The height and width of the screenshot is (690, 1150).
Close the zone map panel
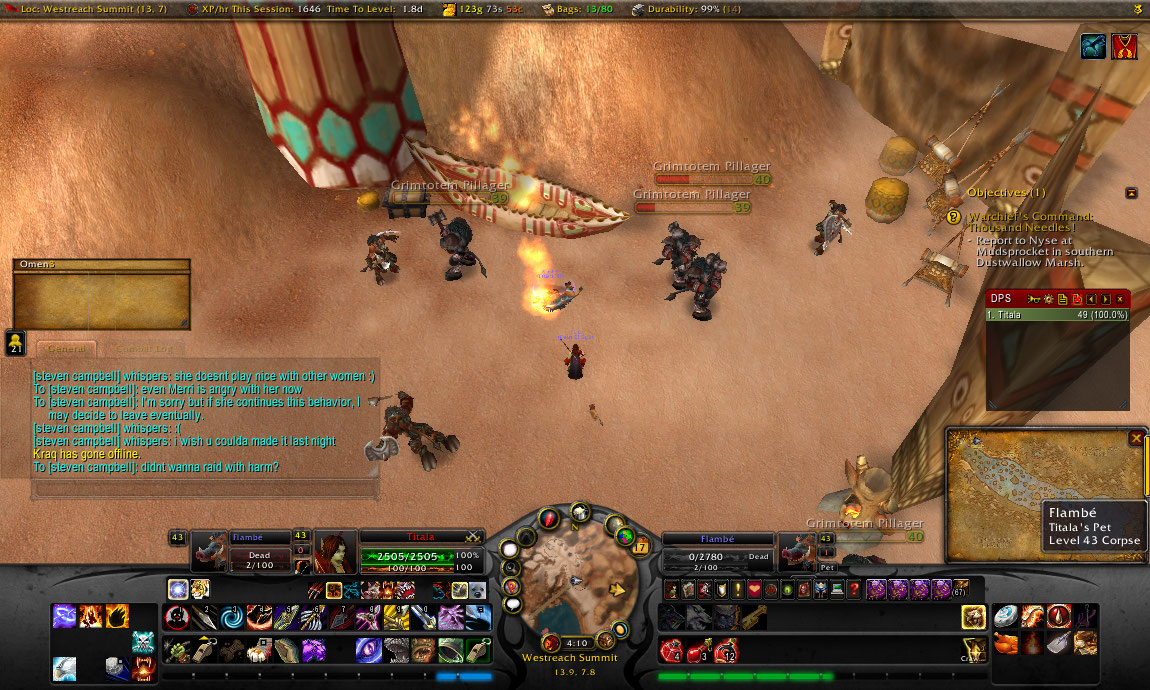pos(1136,438)
